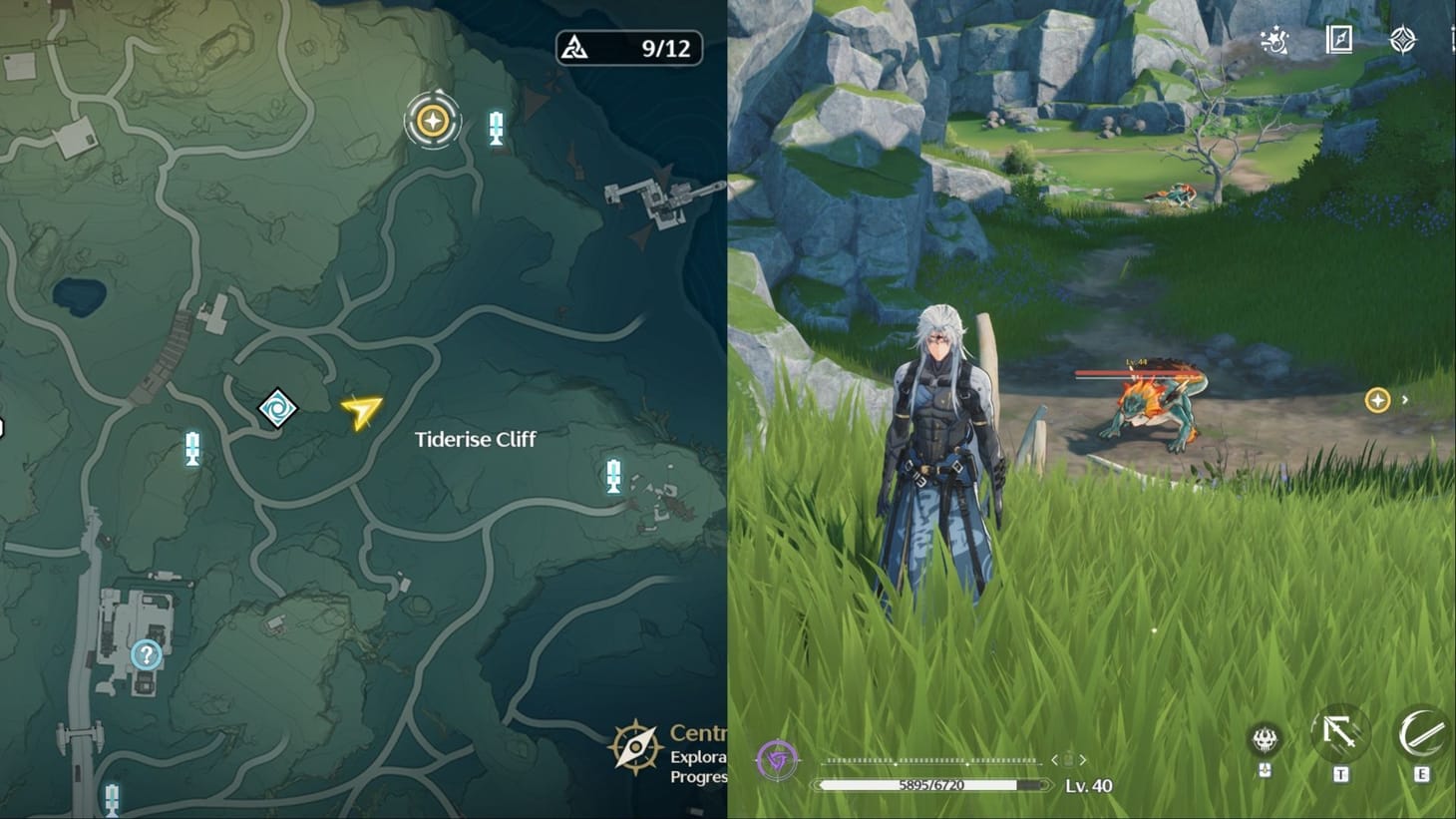Image resolution: width=1456 pixels, height=819 pixels.
Task: Select the Tiderise Cliff map label
Action: tap(474, 439)
